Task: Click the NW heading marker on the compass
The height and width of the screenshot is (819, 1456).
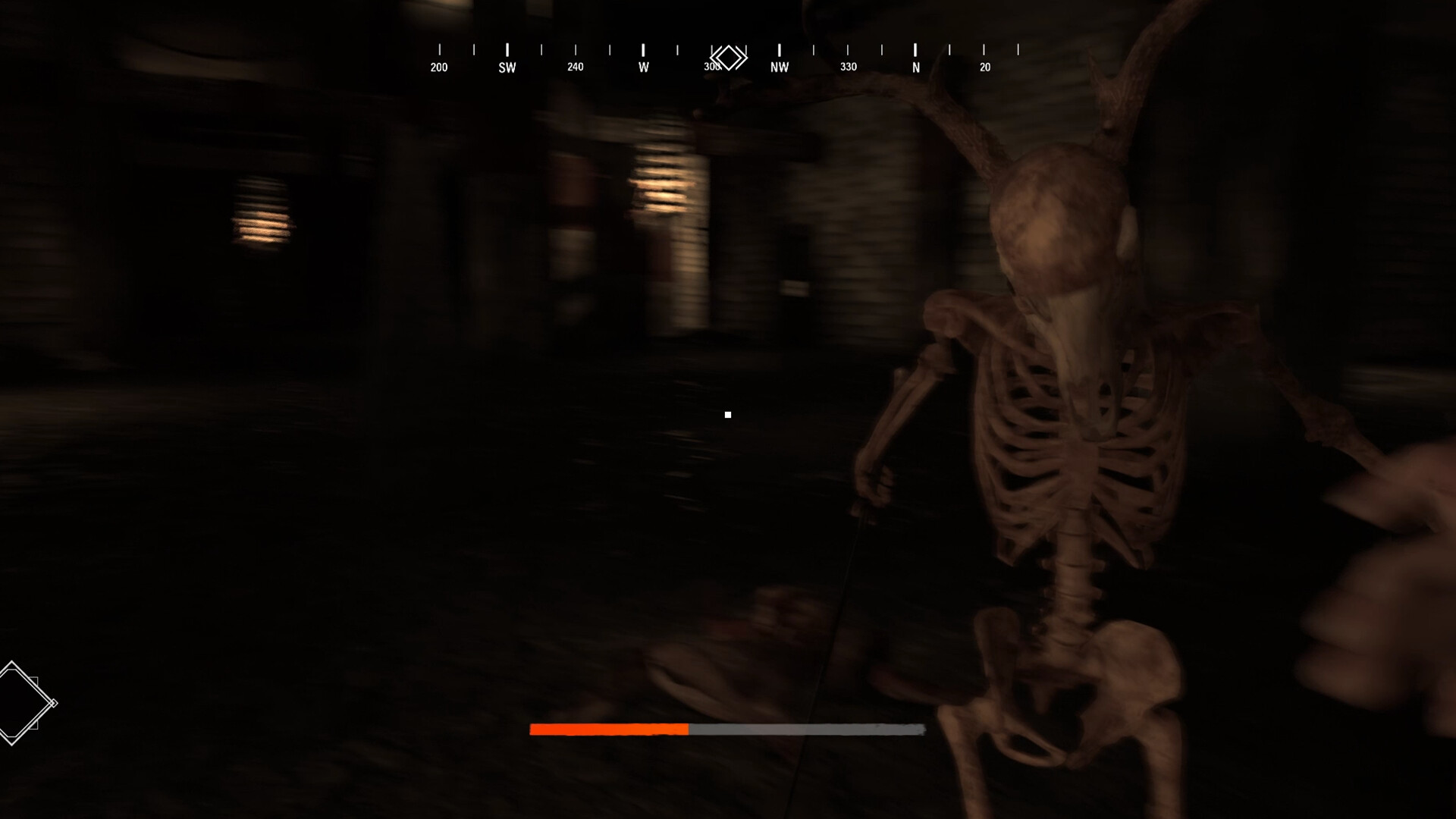Action: [x=778, y=67]
